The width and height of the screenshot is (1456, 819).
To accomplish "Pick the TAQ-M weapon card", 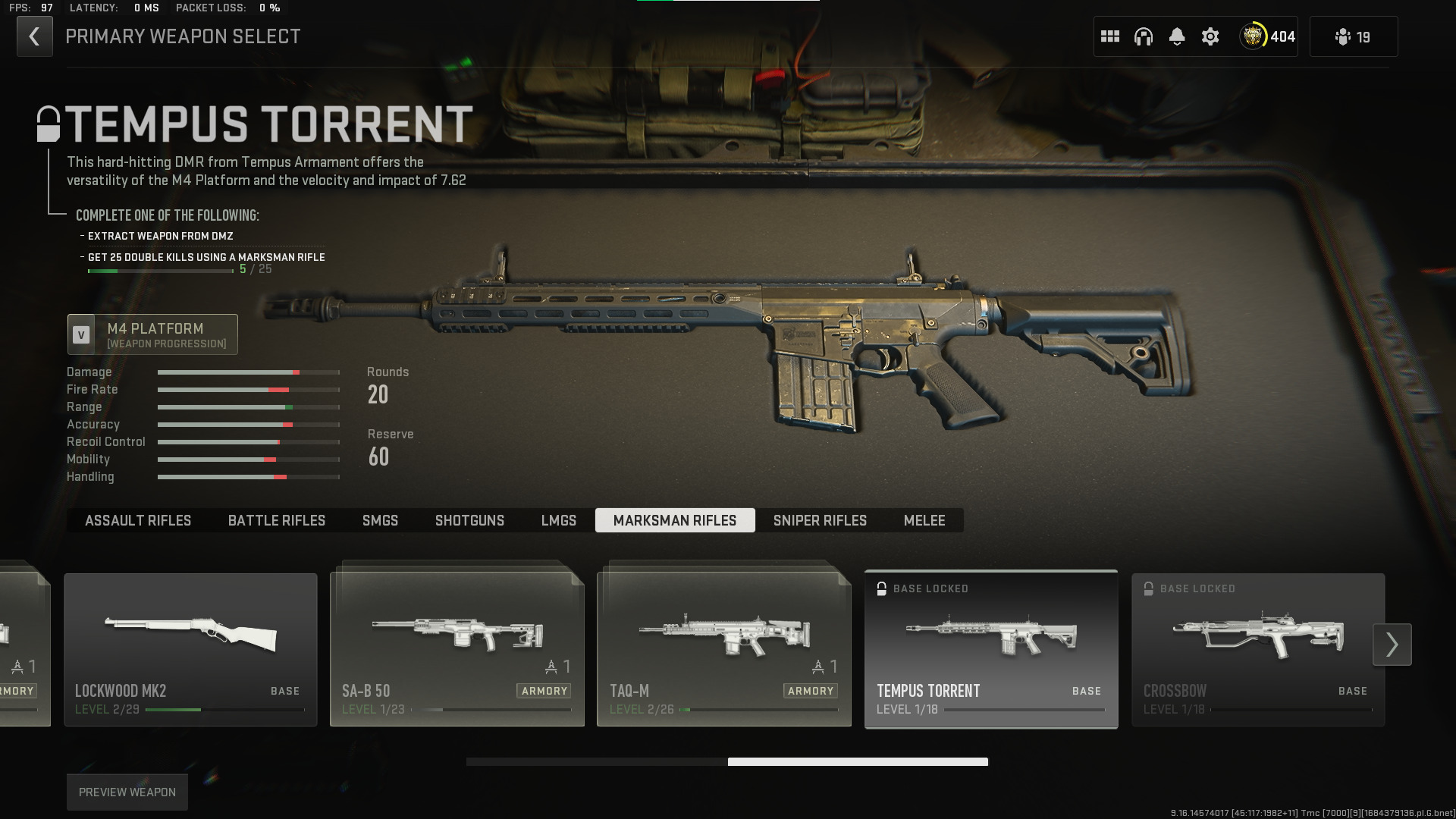I will 724,649.
